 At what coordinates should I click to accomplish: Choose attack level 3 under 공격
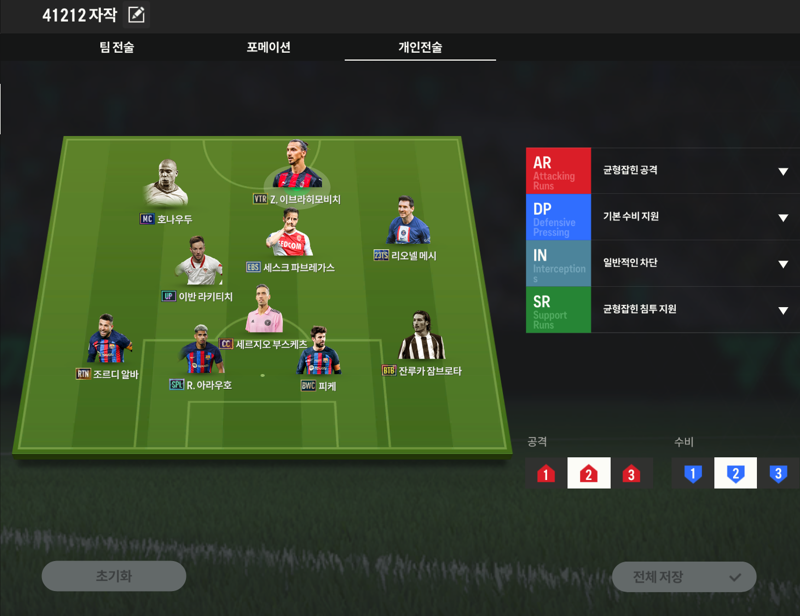(x=631, y=473)
